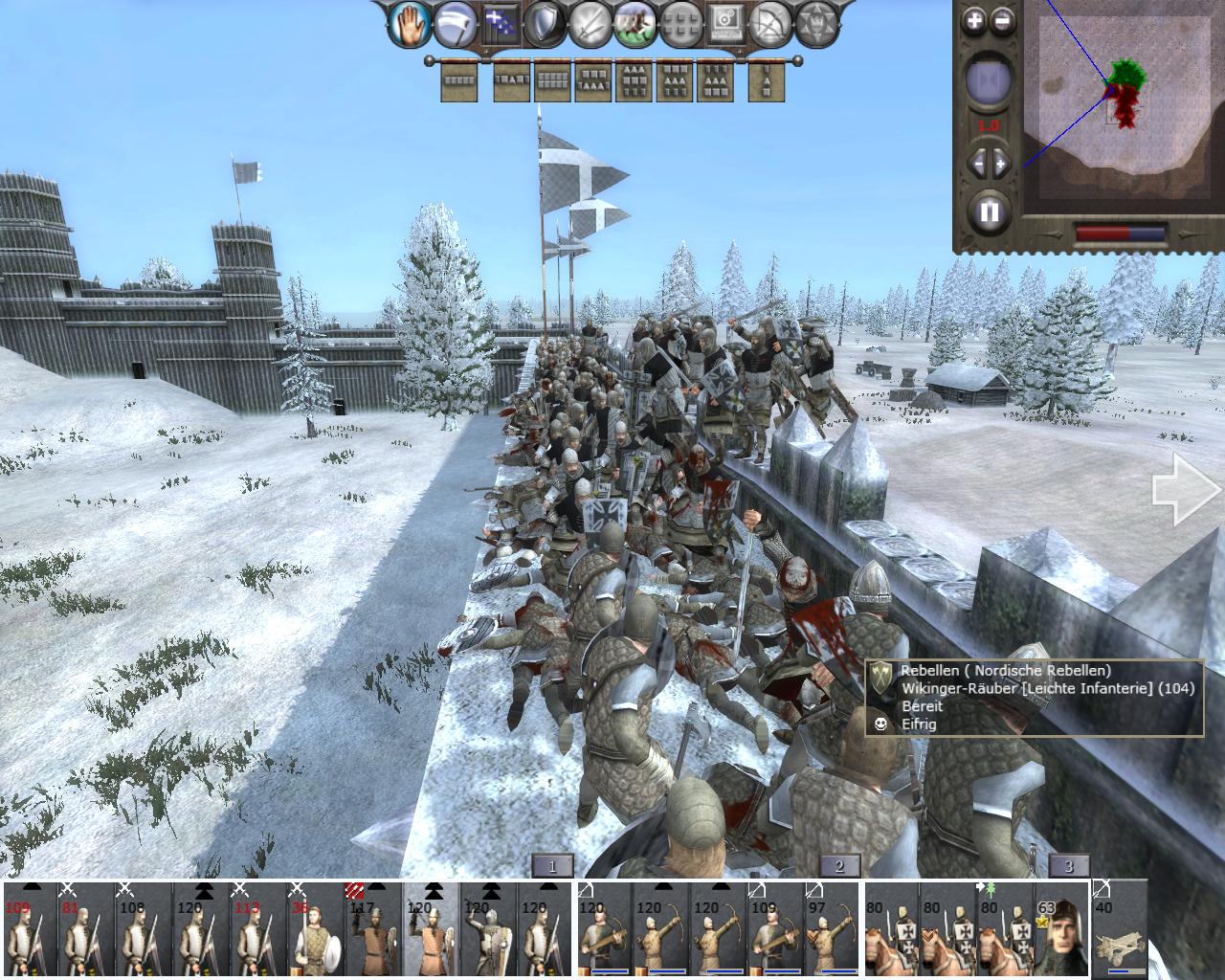Click the battlefield minimap

pos(1118,105)
